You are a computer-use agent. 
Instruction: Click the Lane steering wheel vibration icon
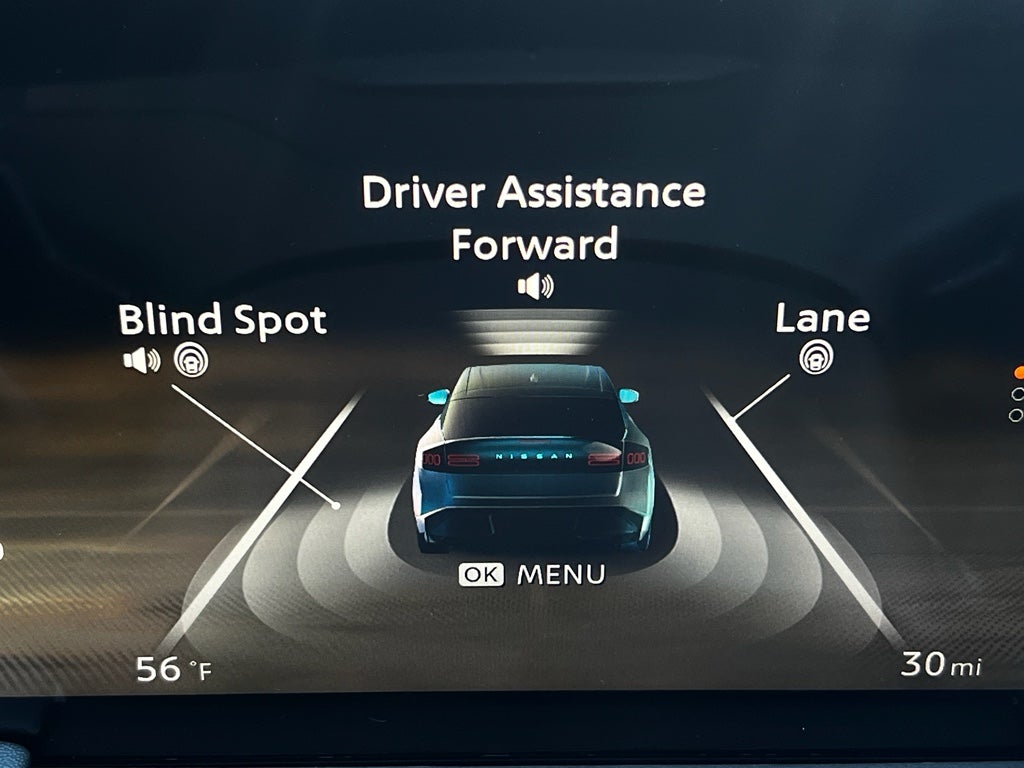(x=816, y=357)
